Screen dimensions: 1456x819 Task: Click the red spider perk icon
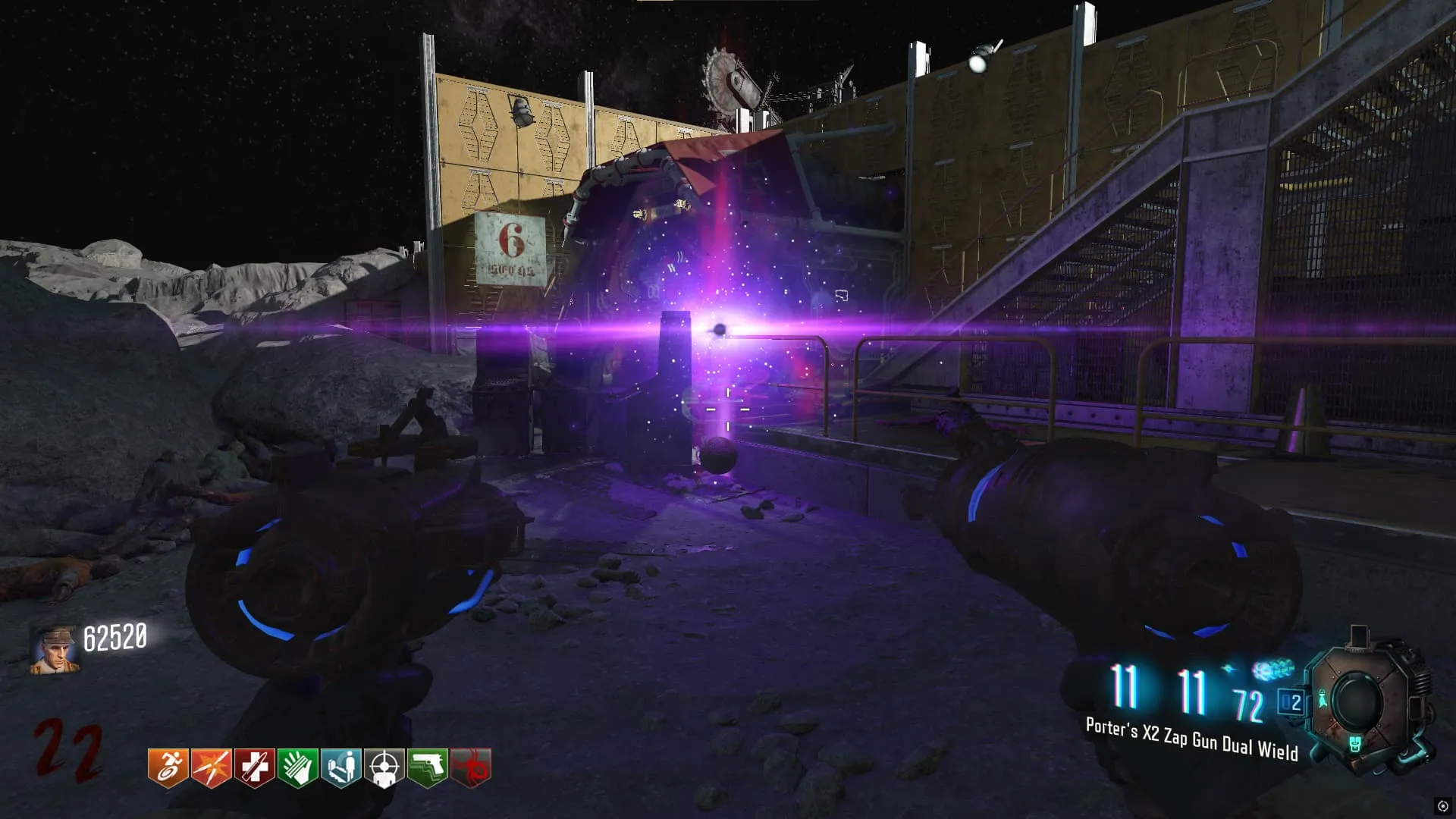click(x=470, y=767)
